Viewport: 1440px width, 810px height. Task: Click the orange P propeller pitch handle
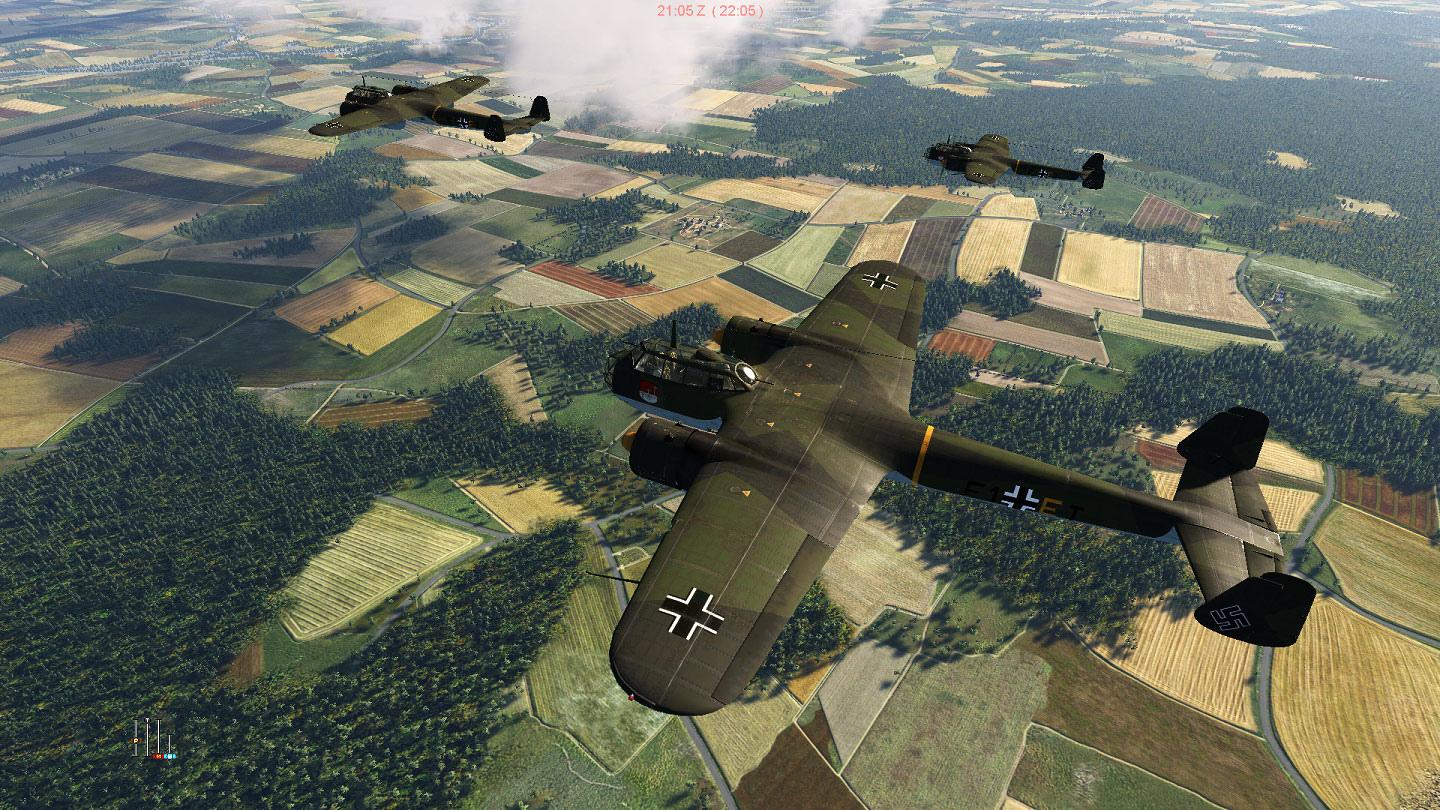point(136,740)
